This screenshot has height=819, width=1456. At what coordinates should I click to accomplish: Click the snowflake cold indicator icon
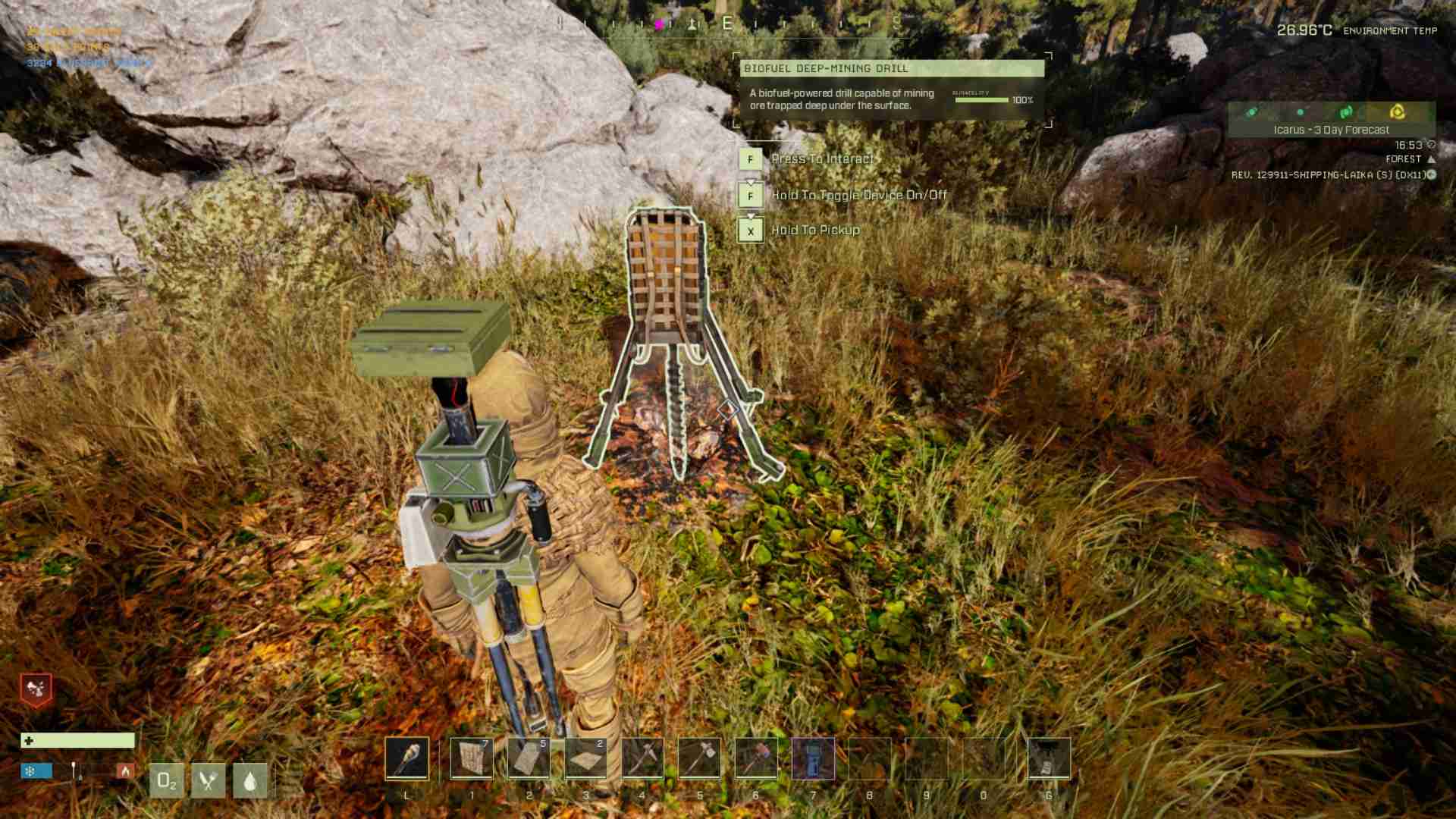pos(31,771)
